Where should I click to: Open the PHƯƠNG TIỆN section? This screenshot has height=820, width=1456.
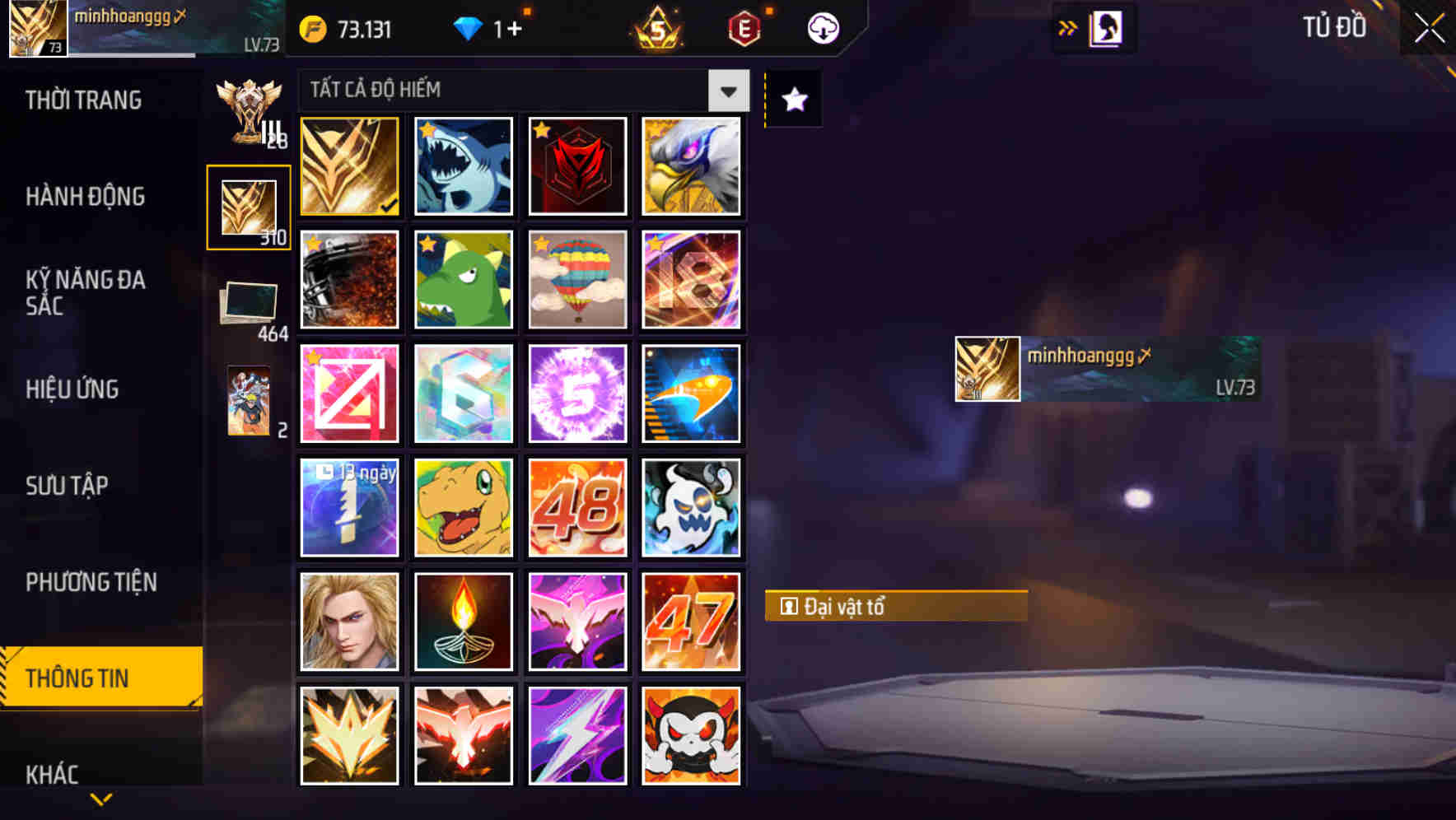pyautogui.click(x=93, y=582)
